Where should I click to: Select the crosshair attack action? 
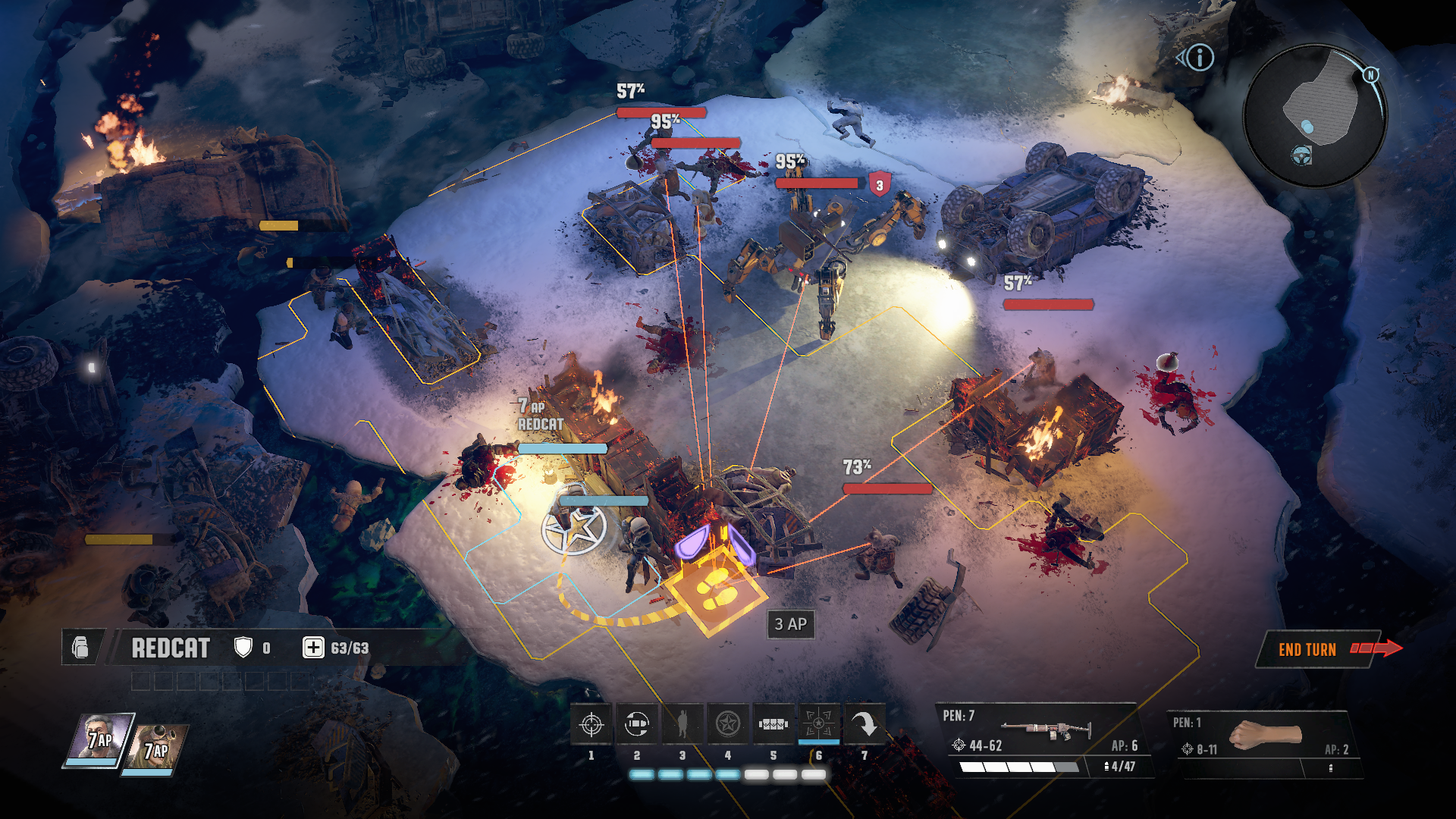tap(591, 725)
